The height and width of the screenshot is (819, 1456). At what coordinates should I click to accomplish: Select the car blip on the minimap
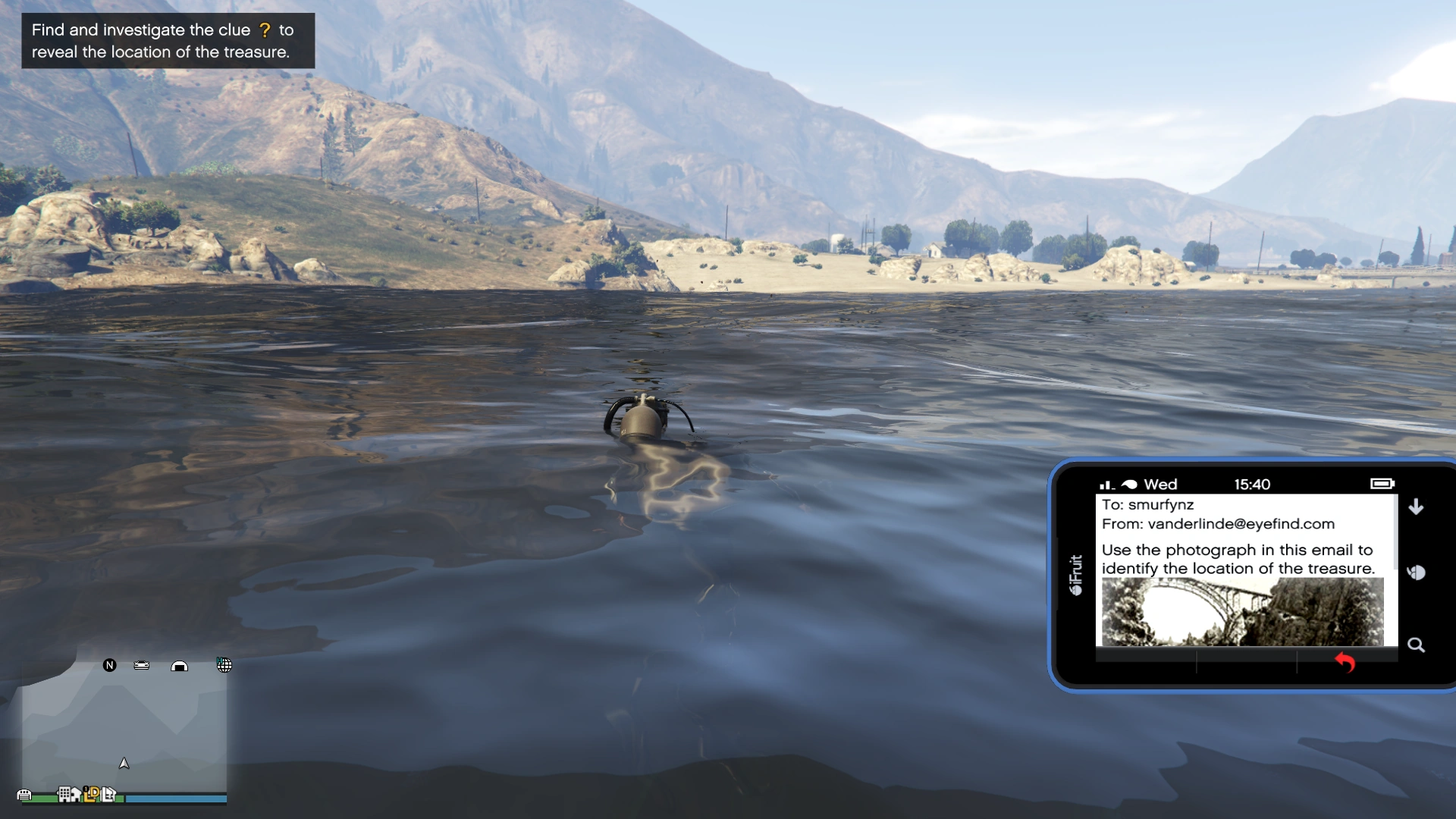coord(141,665)
